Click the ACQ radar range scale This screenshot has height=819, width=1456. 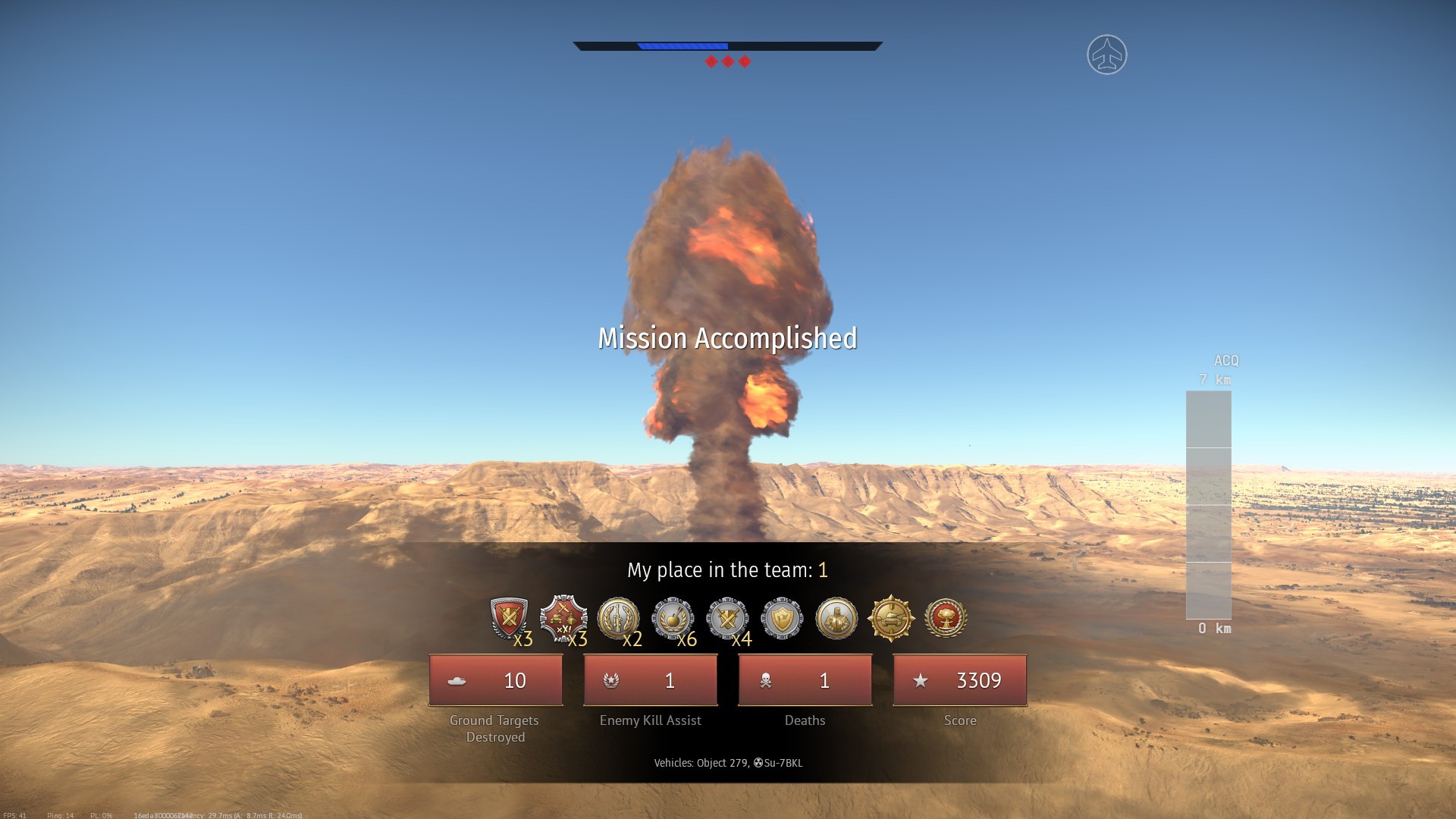tap(1209, 504)
